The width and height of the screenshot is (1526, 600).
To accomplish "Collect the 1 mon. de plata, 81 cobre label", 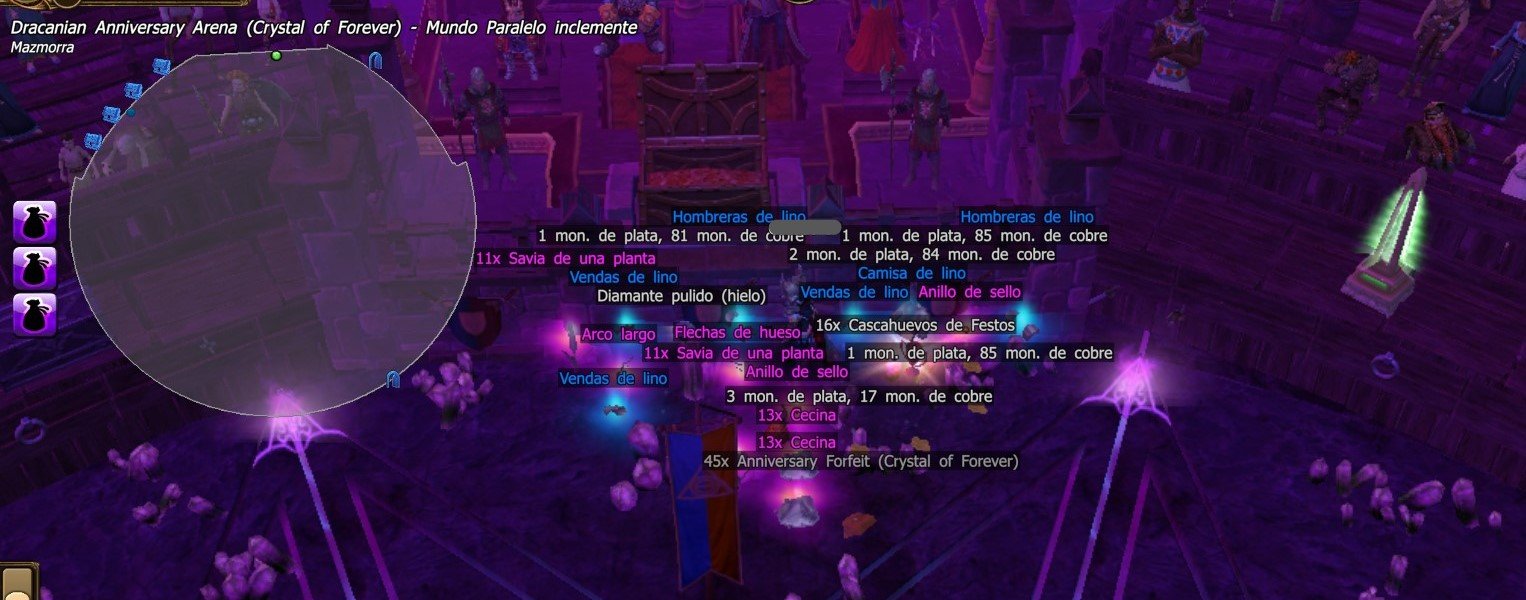I will 671,236.
